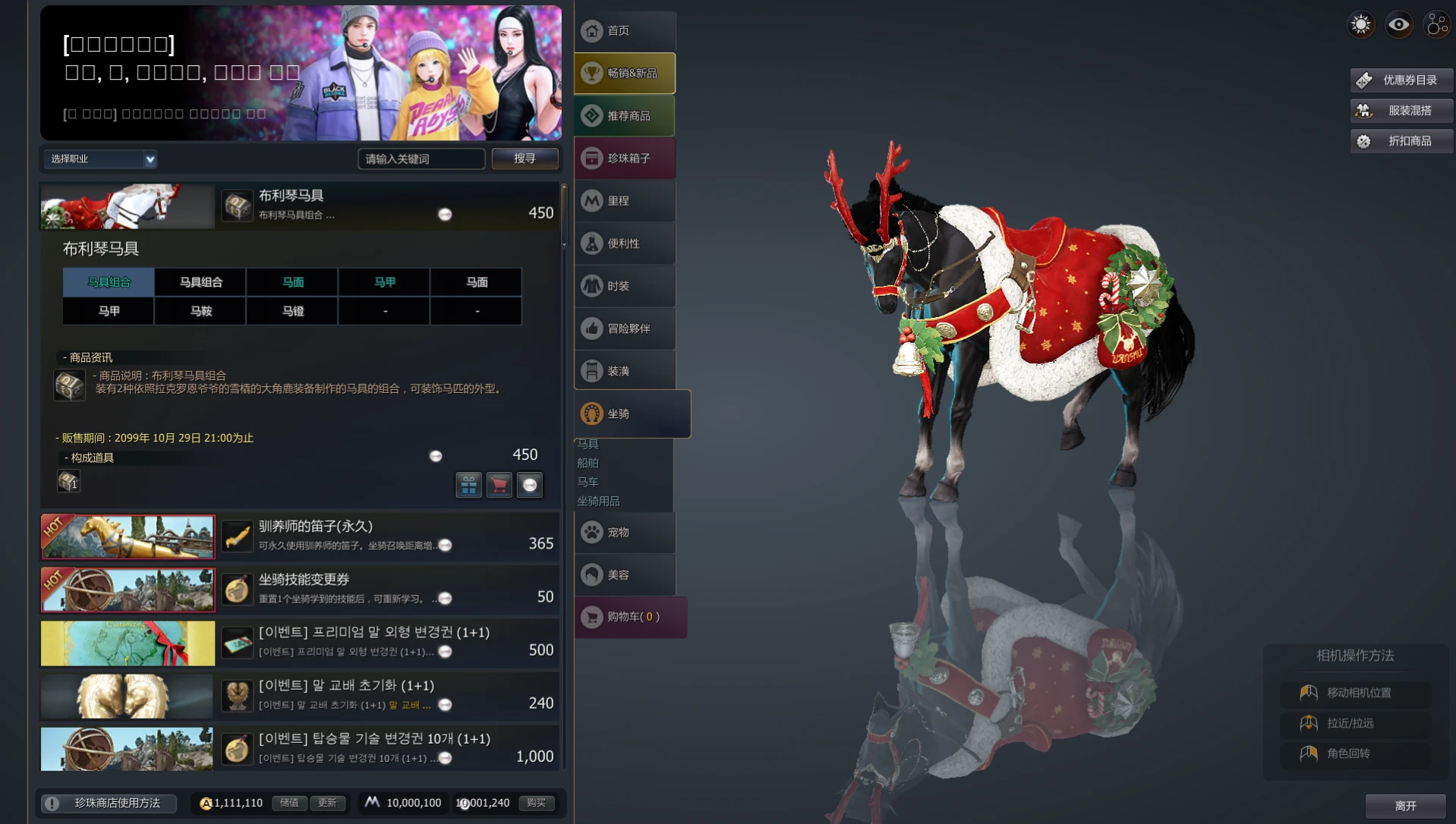Open the 选择职业 class dropdown

tap(100, 159)
